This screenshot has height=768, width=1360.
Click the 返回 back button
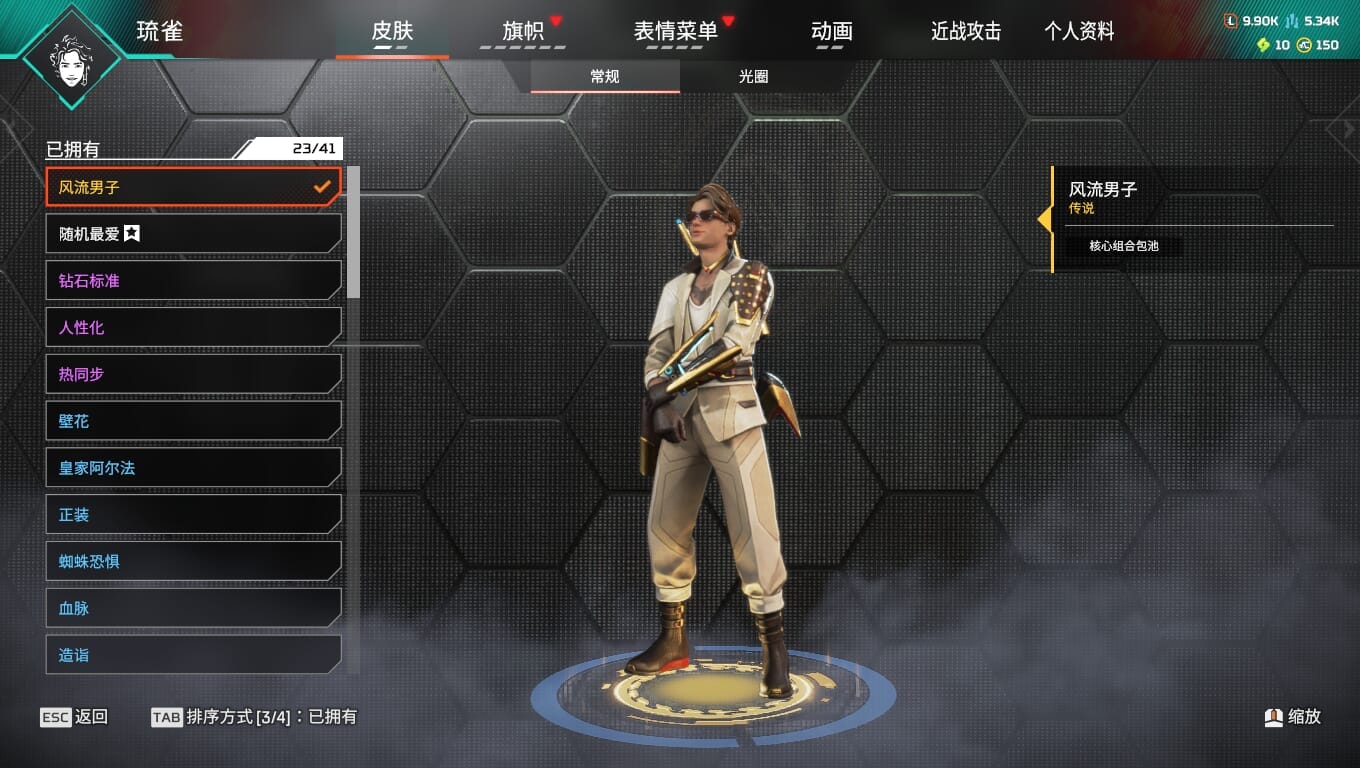[75, 717]
